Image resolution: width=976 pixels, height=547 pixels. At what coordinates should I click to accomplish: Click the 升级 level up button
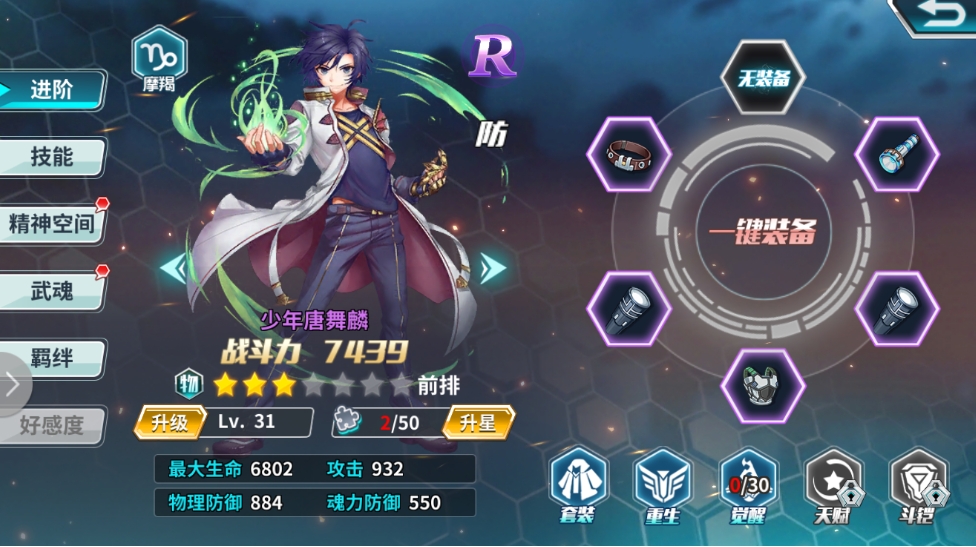click(x=169, y=423)
